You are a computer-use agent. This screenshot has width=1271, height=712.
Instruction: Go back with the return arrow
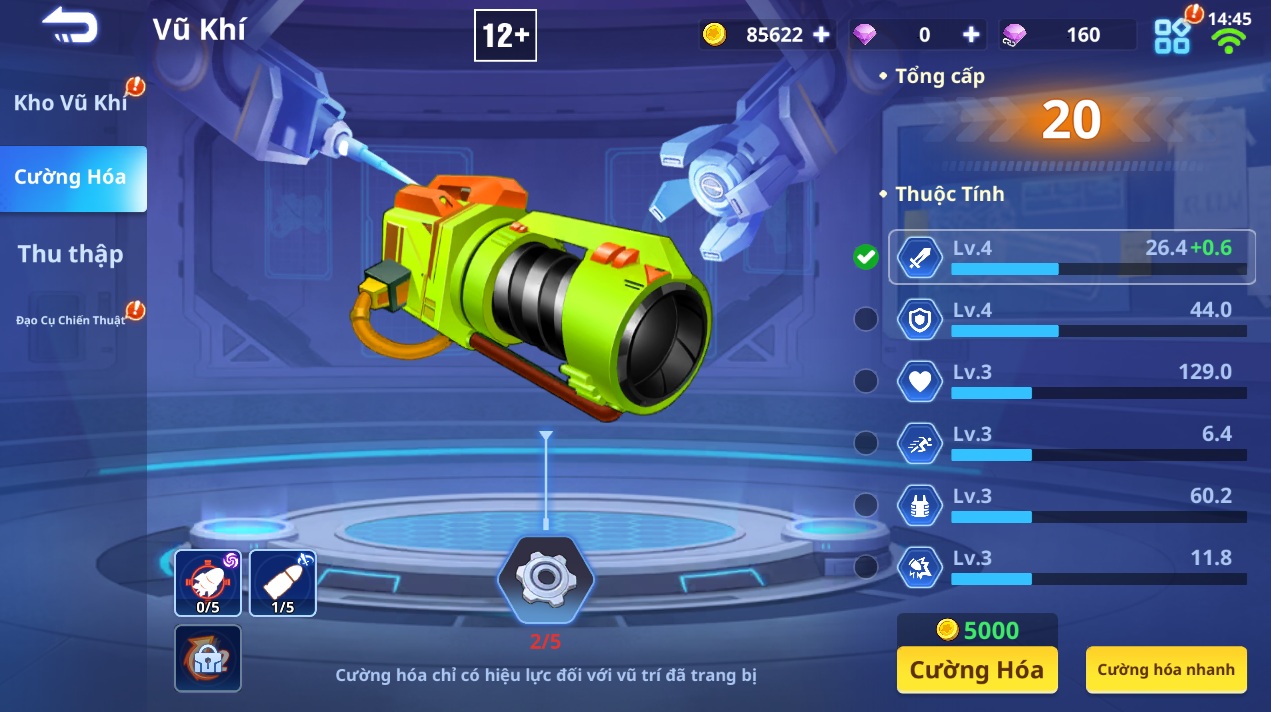[x=70, y=27]
